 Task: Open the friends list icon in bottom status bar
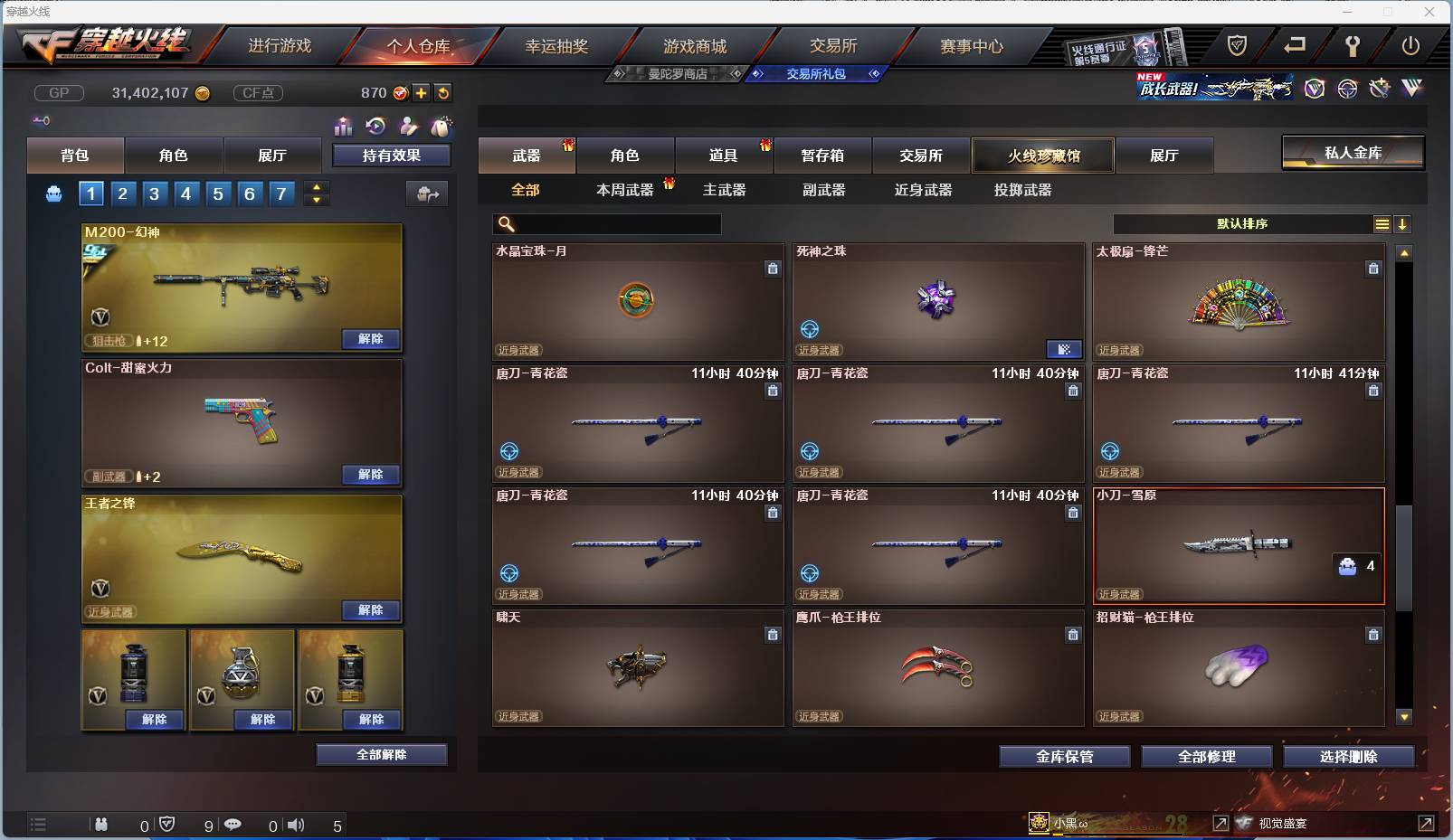pyautogui.click(x=101, y=825)
